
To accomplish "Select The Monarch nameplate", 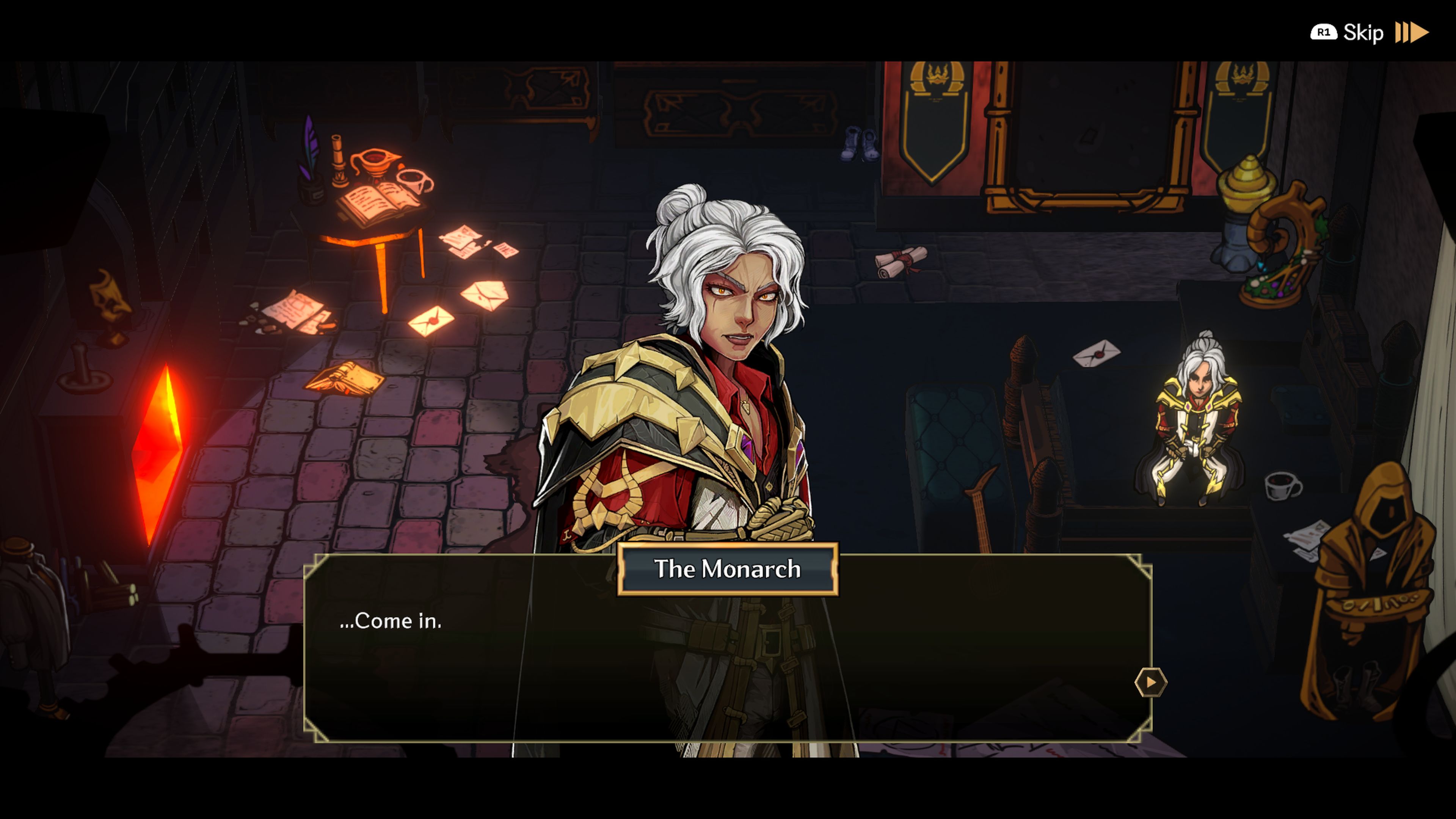I will (728, 569).
